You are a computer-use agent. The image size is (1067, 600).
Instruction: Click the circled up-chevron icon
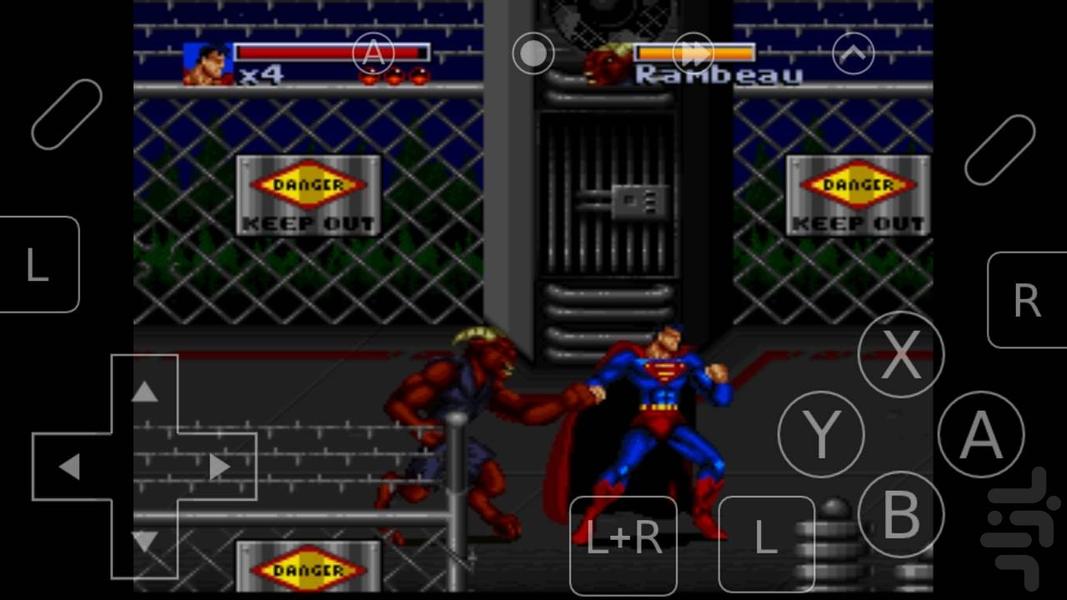pos(853,53)
